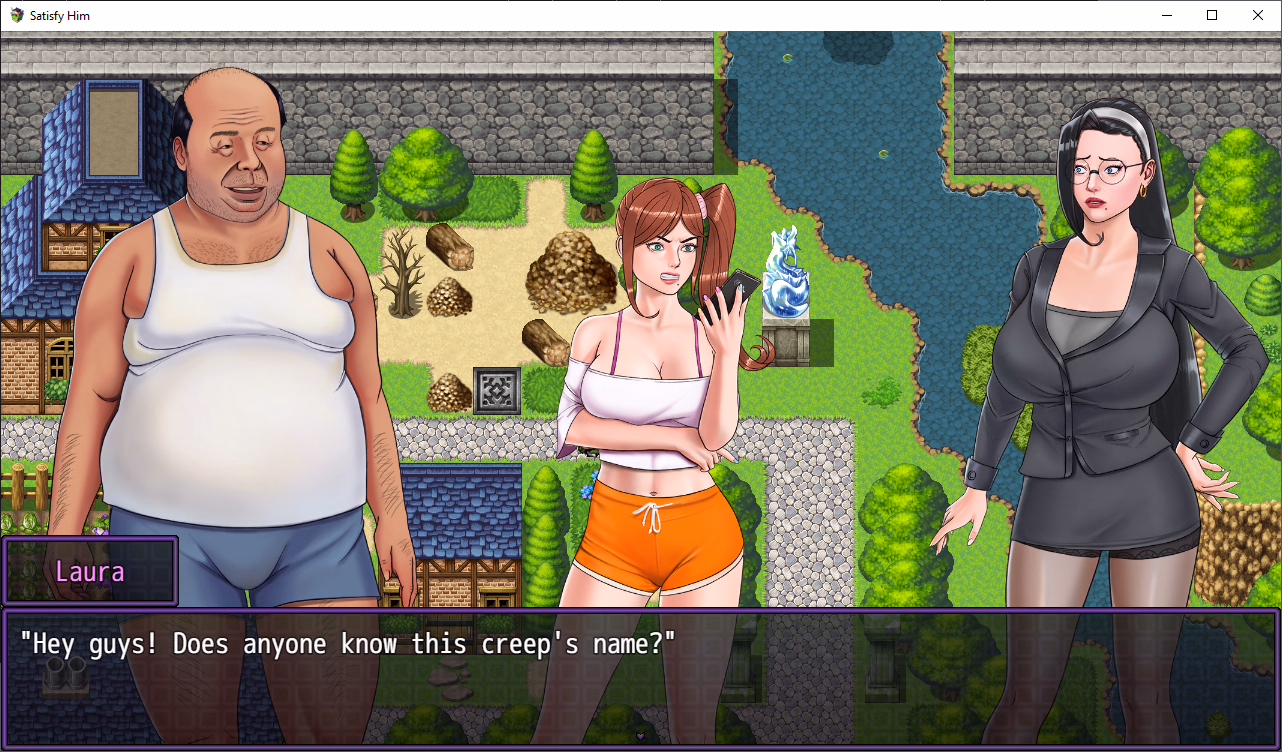Click the glowing fountain statue by the river
This screenshot has width=1282, height=752.
click(789, 275)
